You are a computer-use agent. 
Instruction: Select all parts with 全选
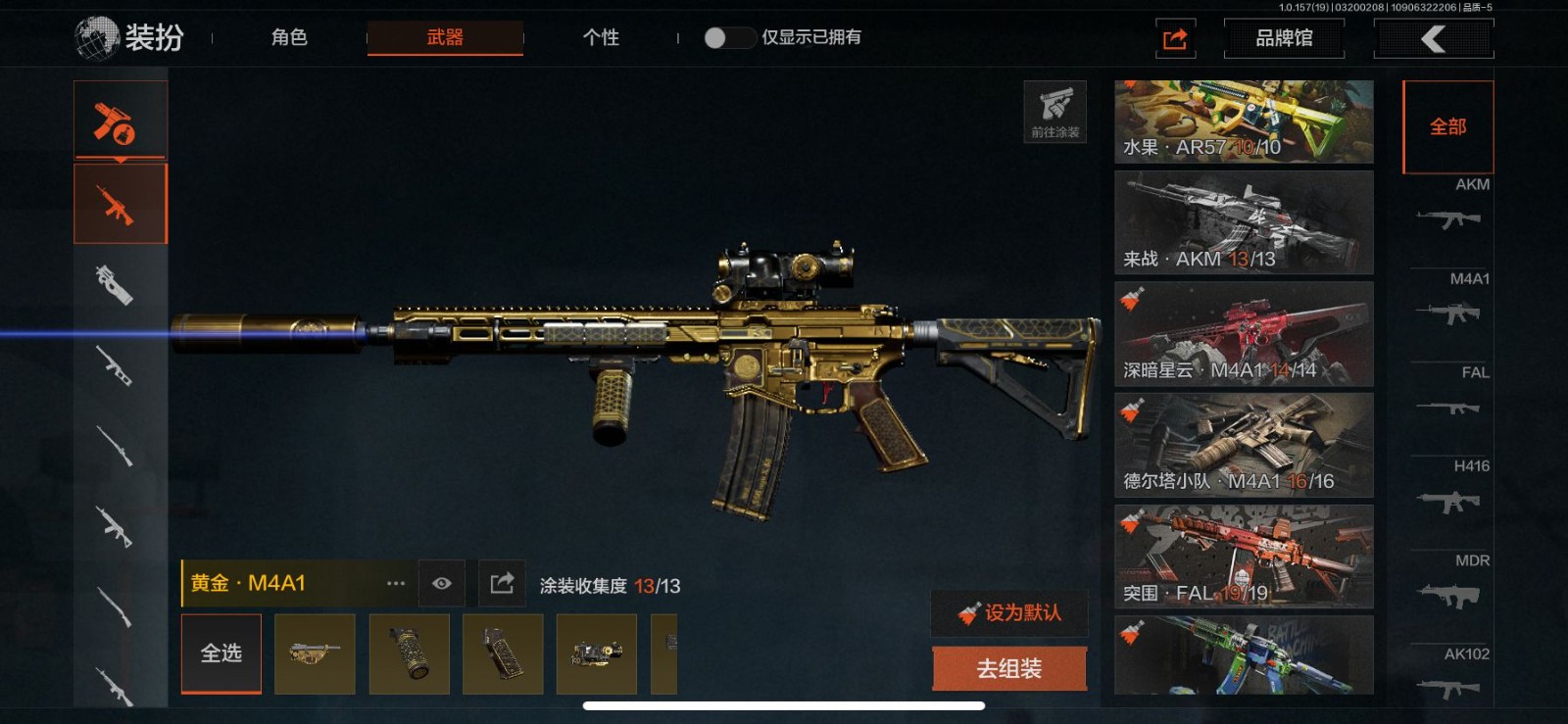pos(221,653)
